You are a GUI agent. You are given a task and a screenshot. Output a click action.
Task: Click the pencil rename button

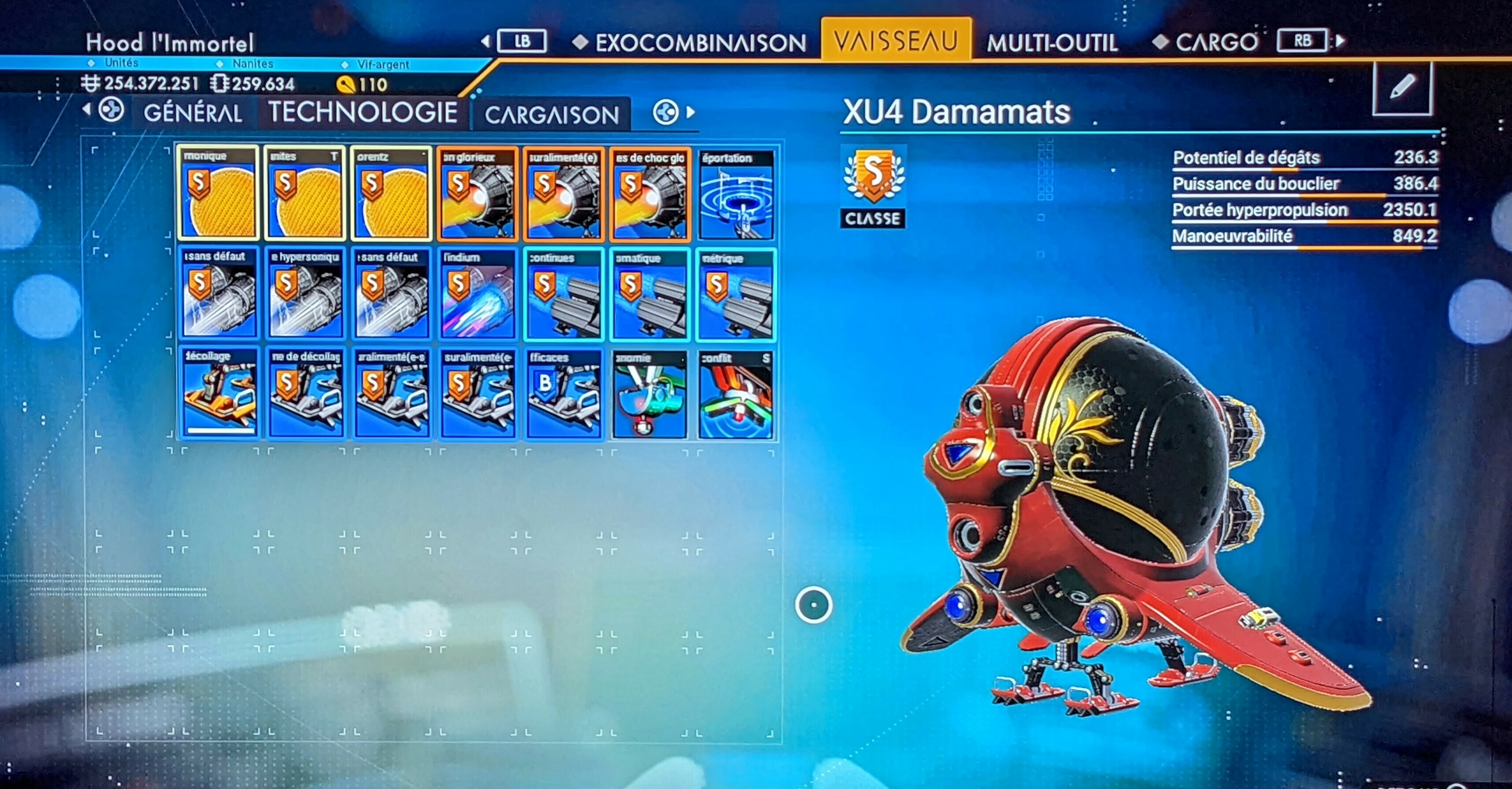coord(1402,88)
